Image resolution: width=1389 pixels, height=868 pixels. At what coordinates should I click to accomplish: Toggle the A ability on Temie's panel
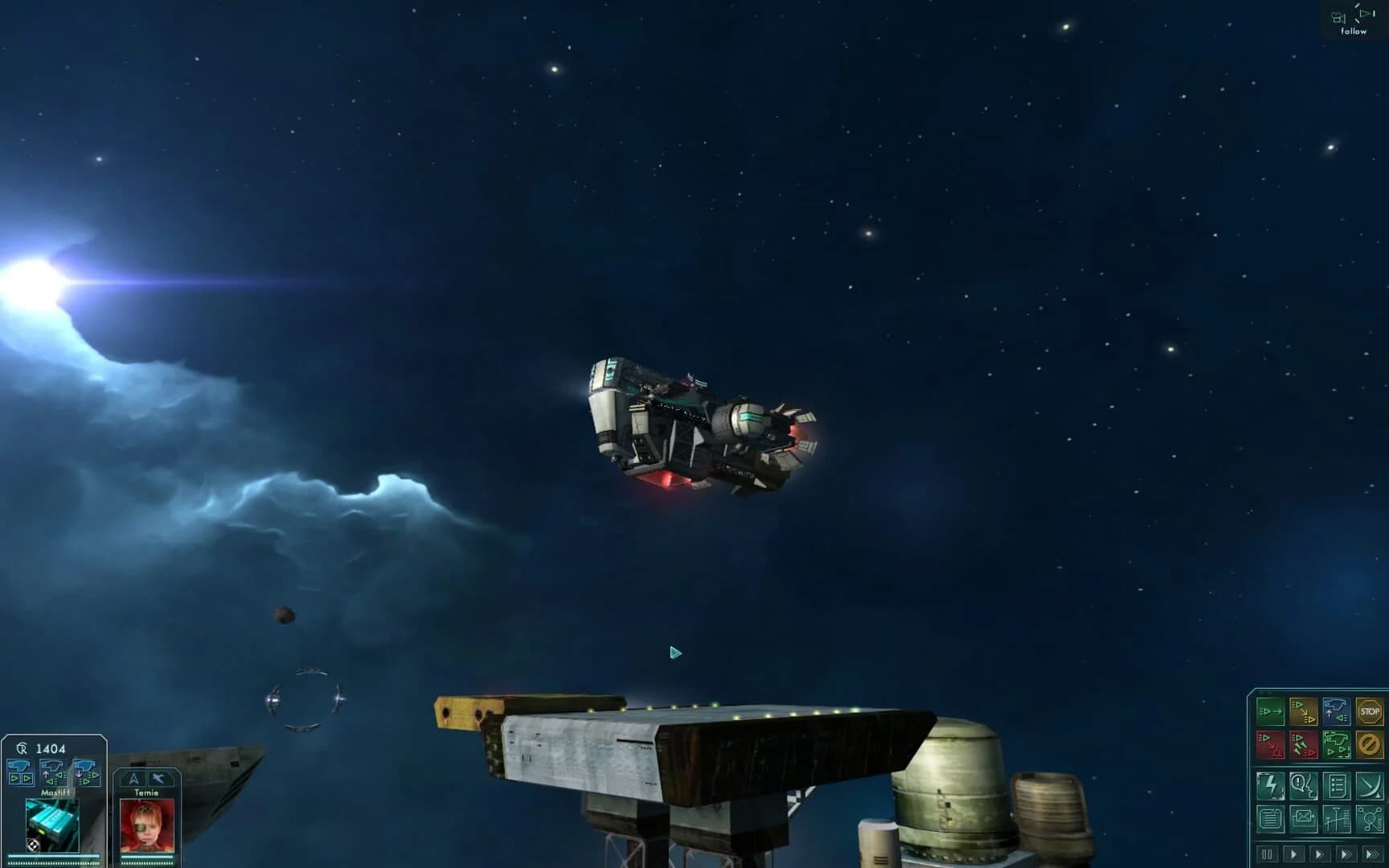pos(134,778)
